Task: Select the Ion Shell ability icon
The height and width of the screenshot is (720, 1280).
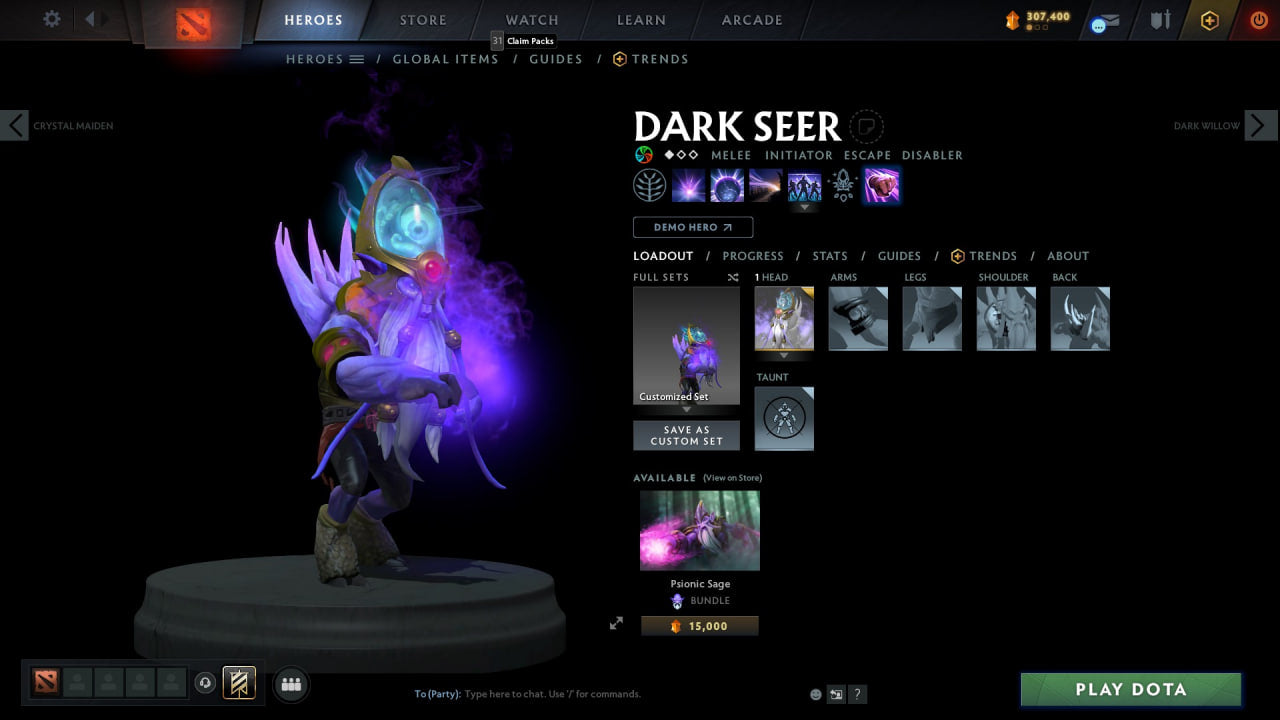Action: (x=727, y=185)
